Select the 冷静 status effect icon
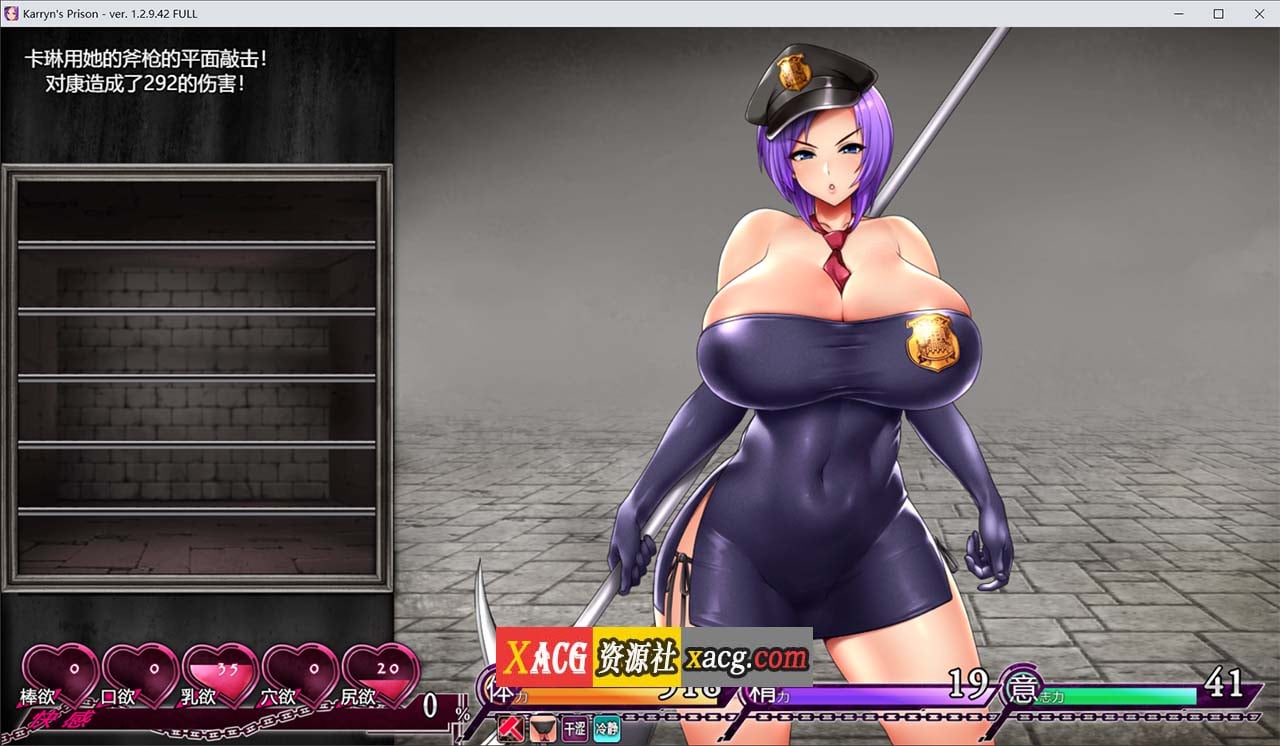1280x746 pixels. pyautogui.click(x=607, y=729)
